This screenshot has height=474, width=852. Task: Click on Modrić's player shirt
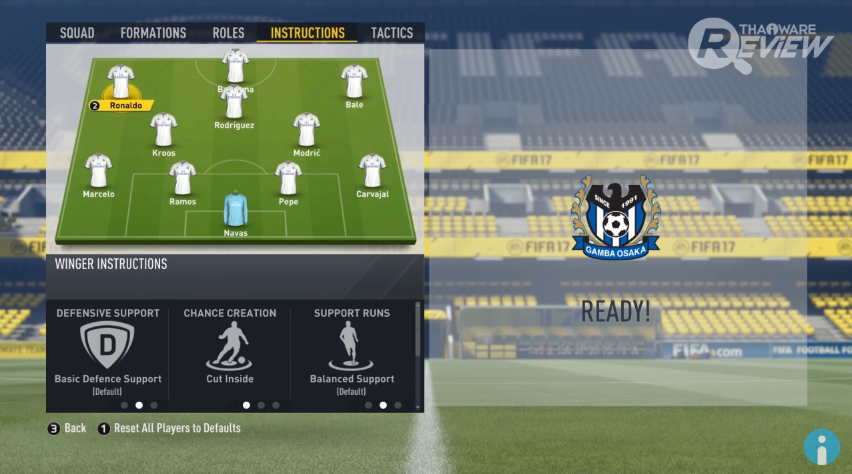[x=306, y=131]
